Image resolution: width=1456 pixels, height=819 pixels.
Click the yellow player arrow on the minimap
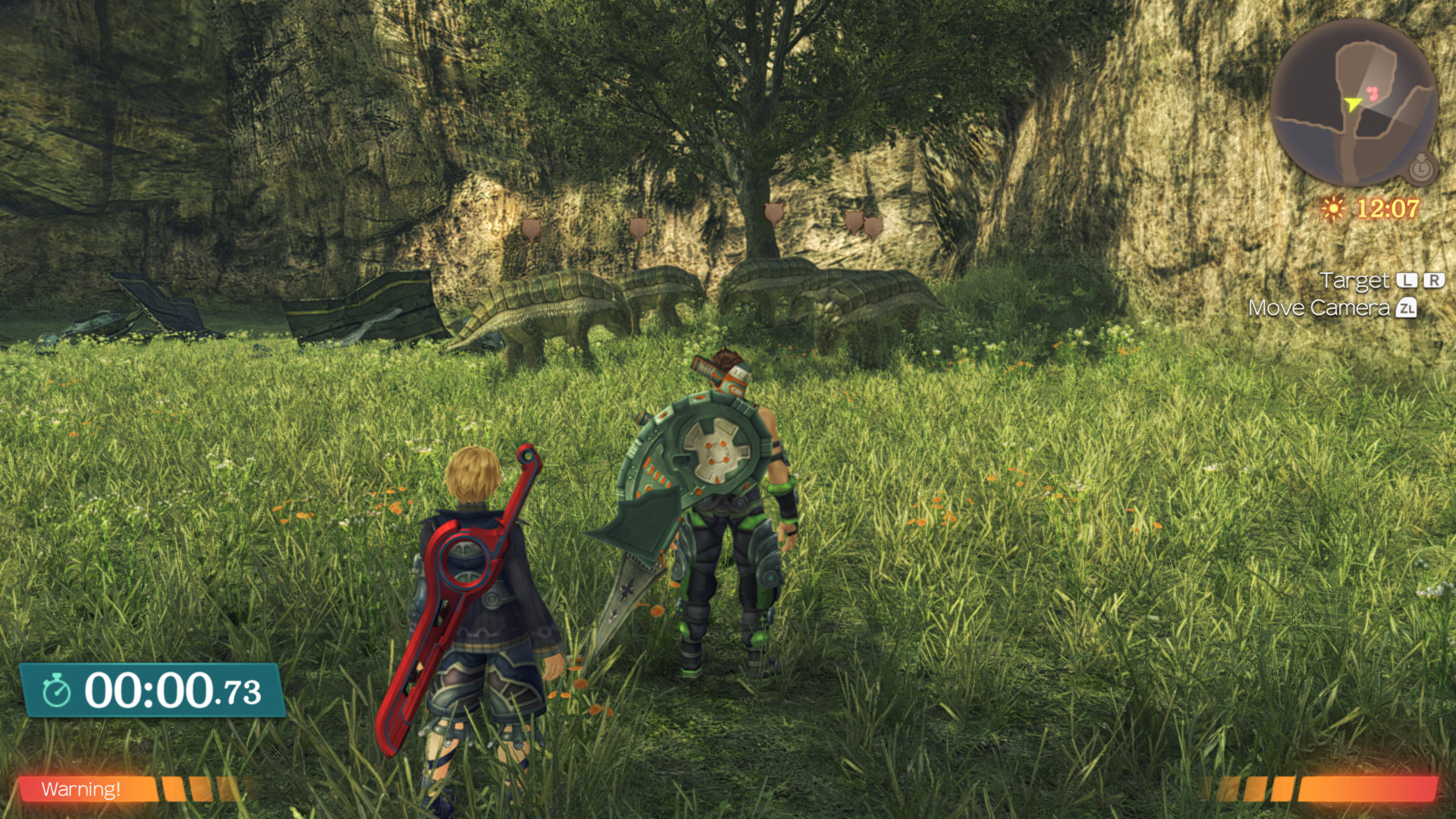[1353, 104]
